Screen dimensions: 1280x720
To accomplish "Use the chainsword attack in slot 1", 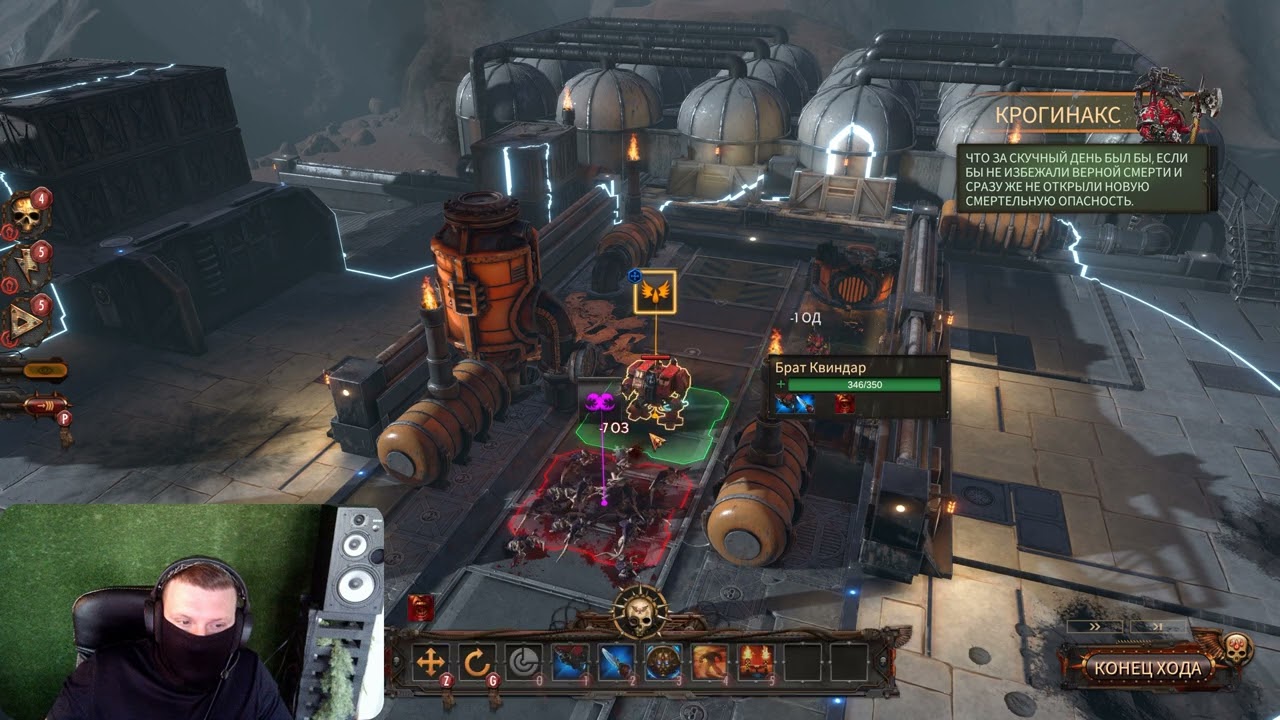I will pos(570,662).
